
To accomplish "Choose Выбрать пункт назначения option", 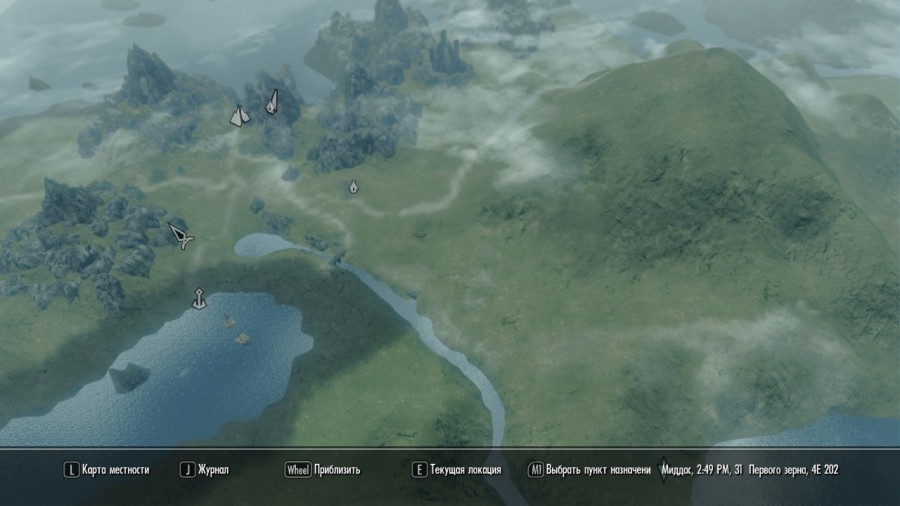I will (x=590, y=469).
